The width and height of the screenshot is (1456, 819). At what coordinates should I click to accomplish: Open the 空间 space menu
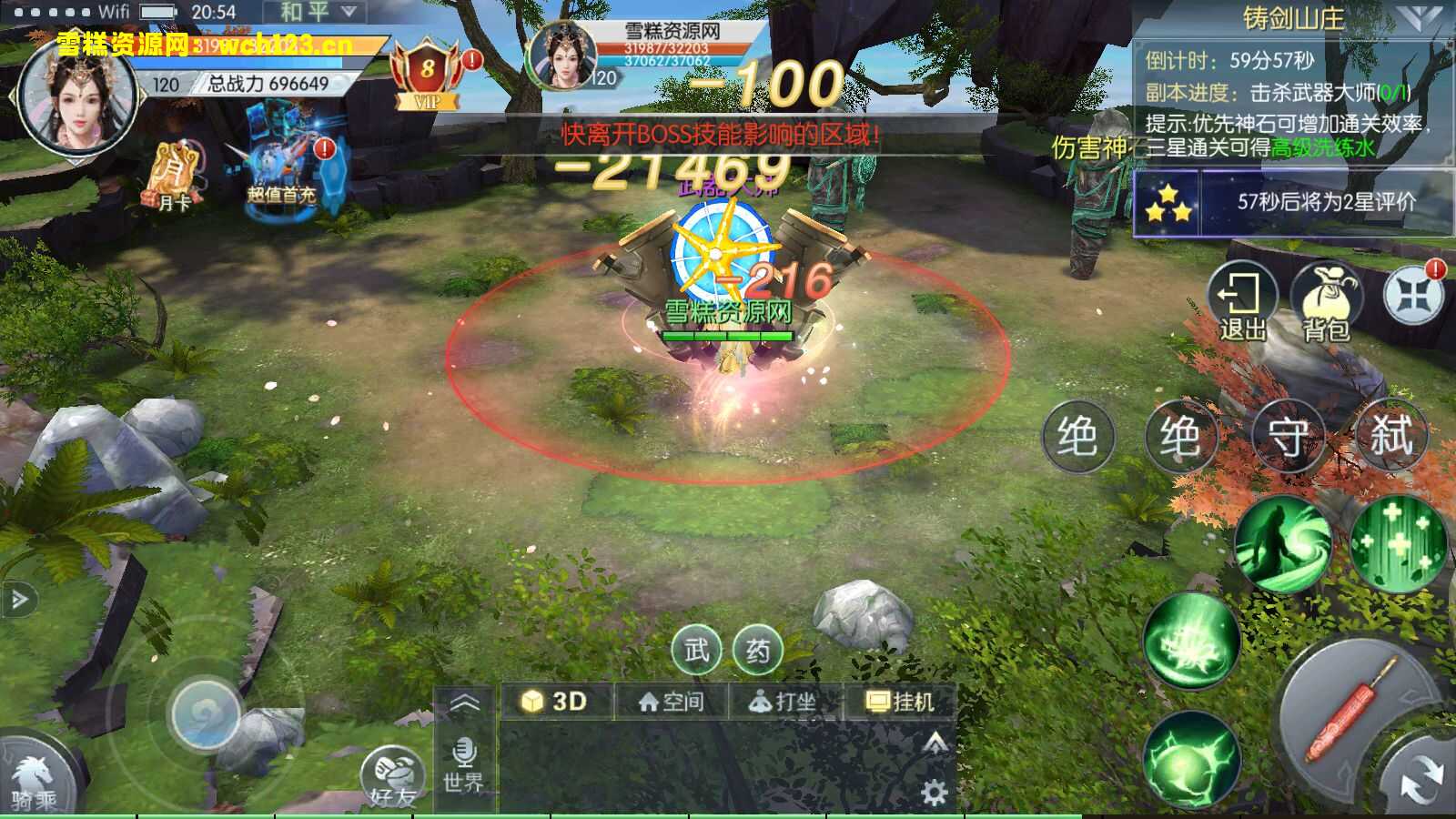click(672, 702)
